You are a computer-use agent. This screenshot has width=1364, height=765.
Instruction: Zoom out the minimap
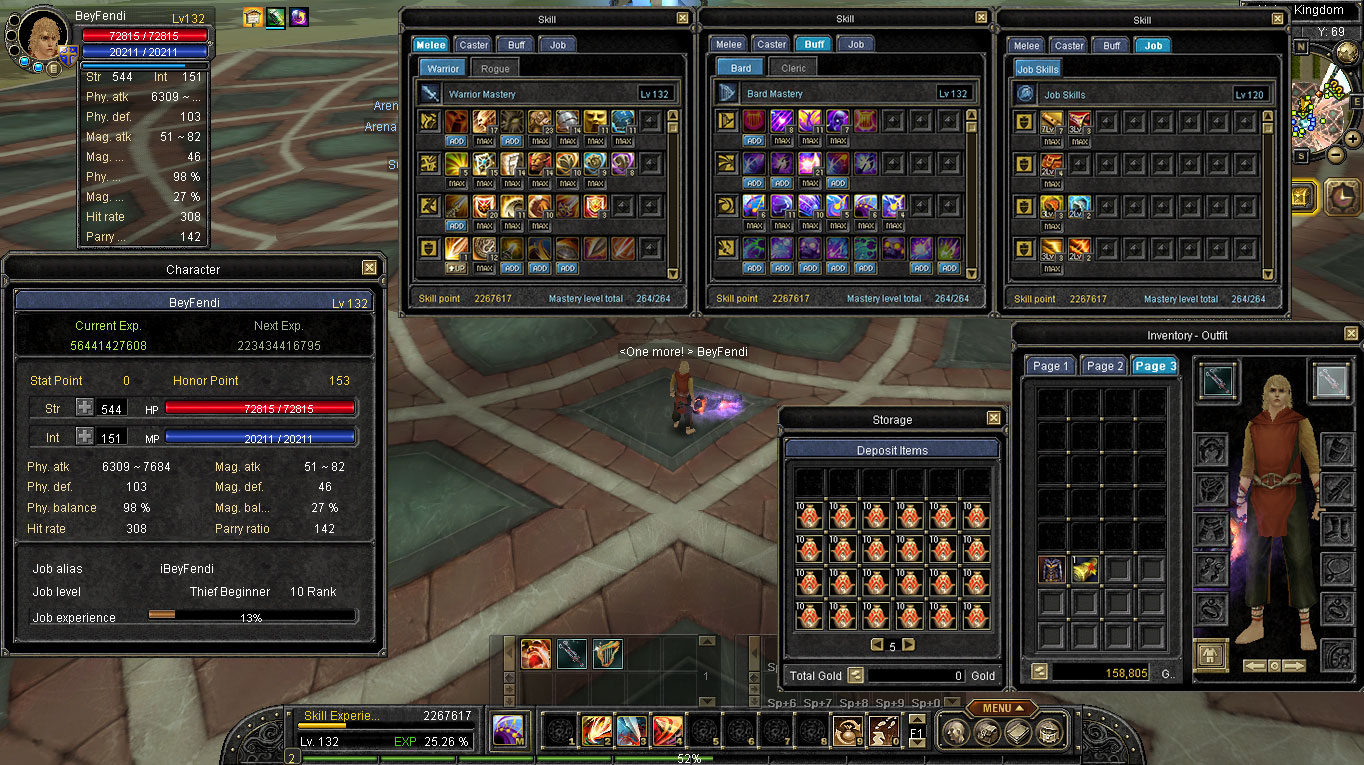click(x=1336, y=154)
